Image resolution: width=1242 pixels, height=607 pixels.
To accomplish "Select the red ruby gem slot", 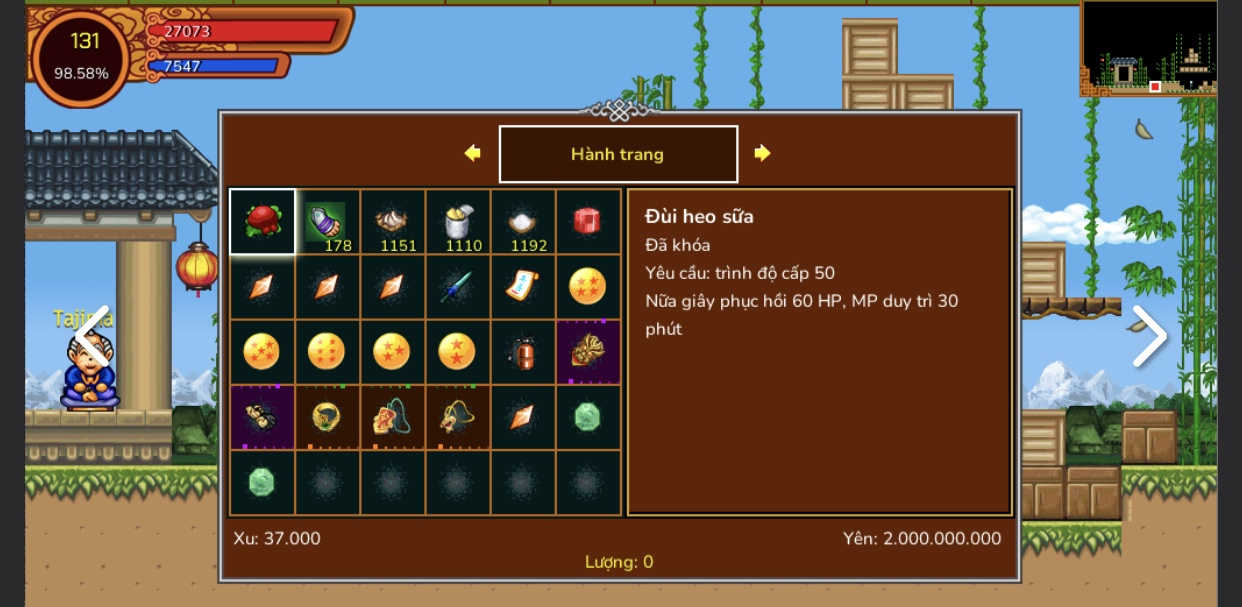I will [587, 221].
